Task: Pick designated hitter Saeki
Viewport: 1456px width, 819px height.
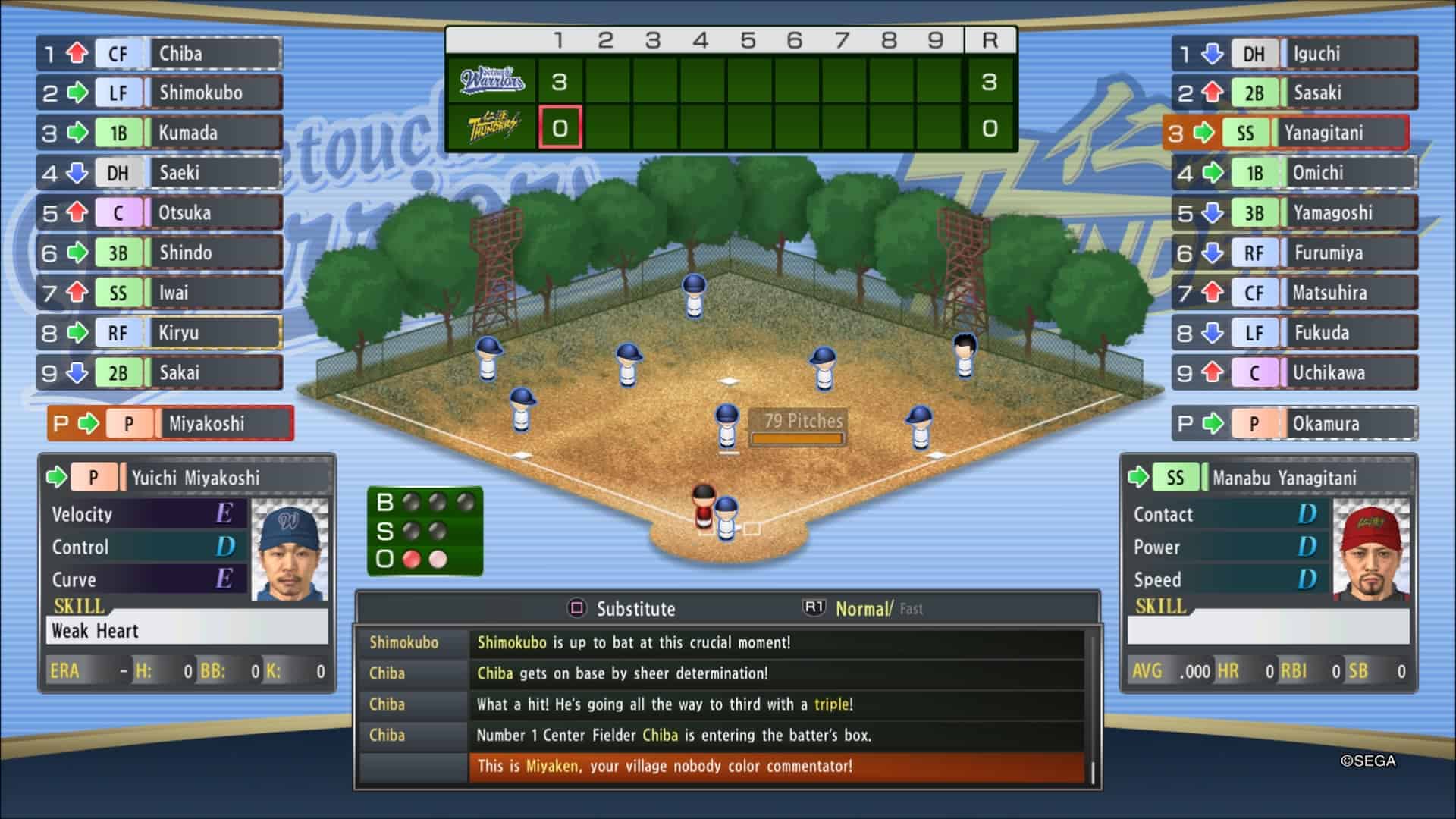Action: click(x=161, y=173)
